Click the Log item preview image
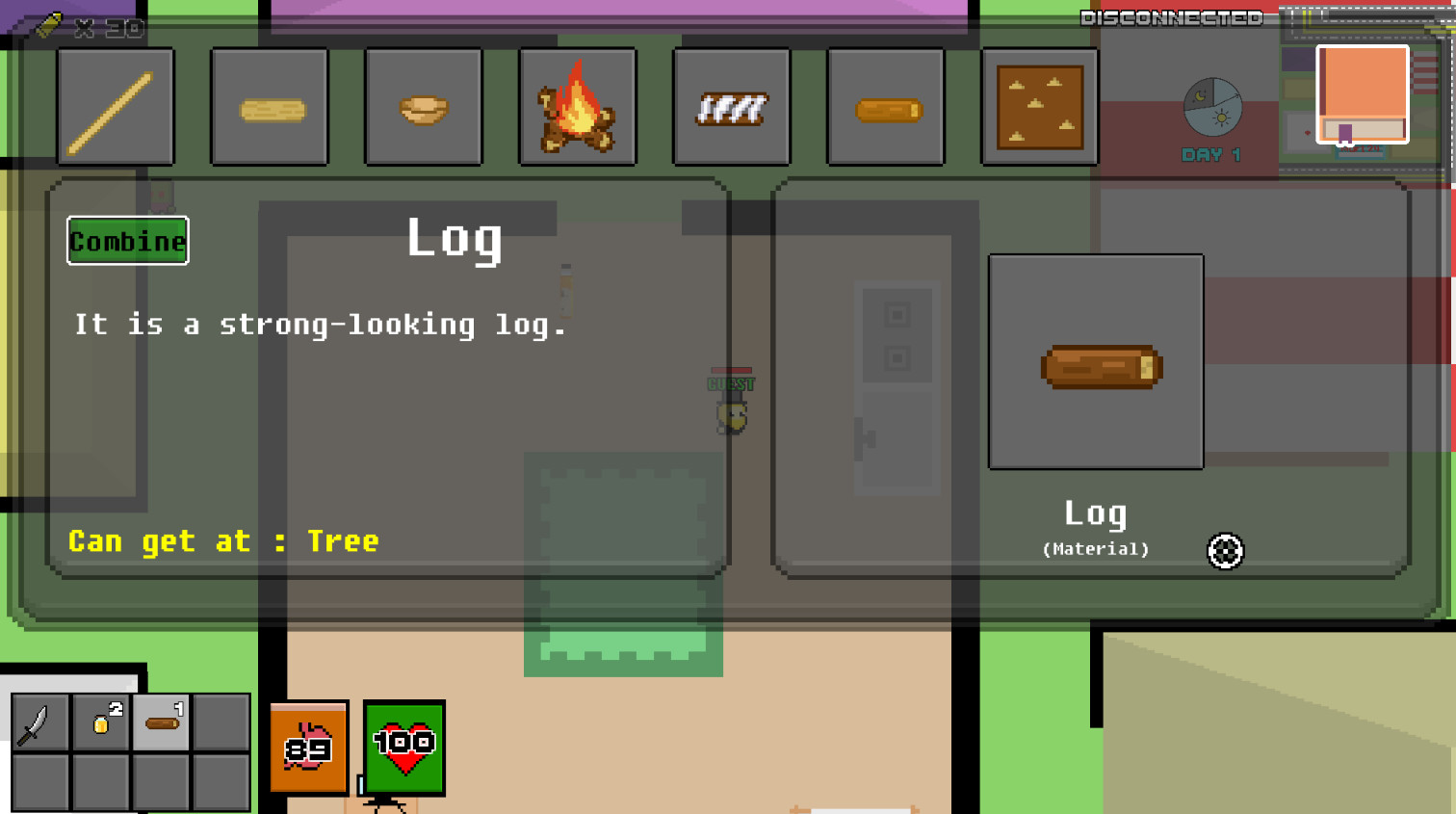This screenshot has width=1456, height=814. (x=1096, y=361)
